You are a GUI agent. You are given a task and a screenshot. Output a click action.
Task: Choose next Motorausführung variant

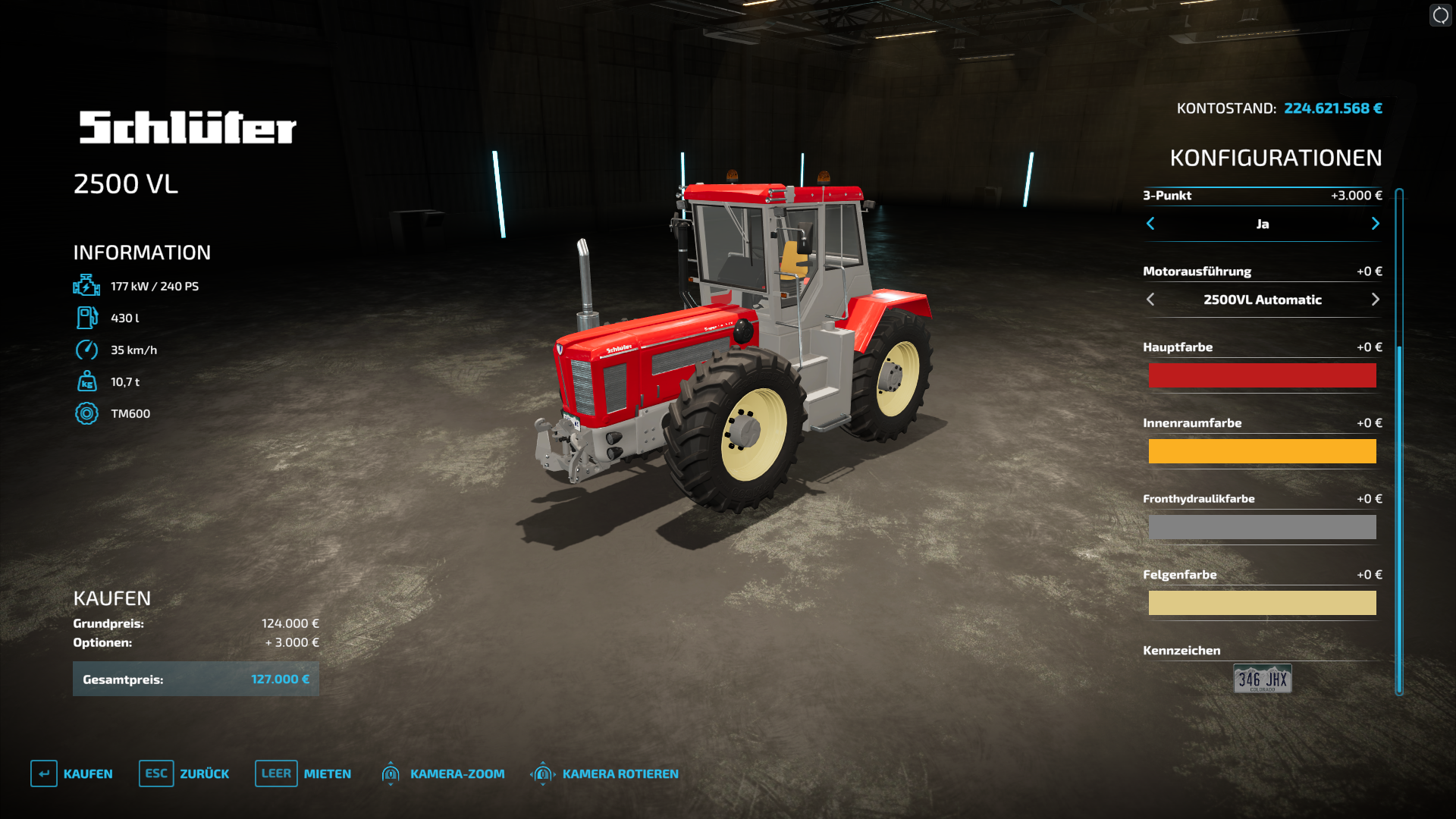click(1375, 300)
